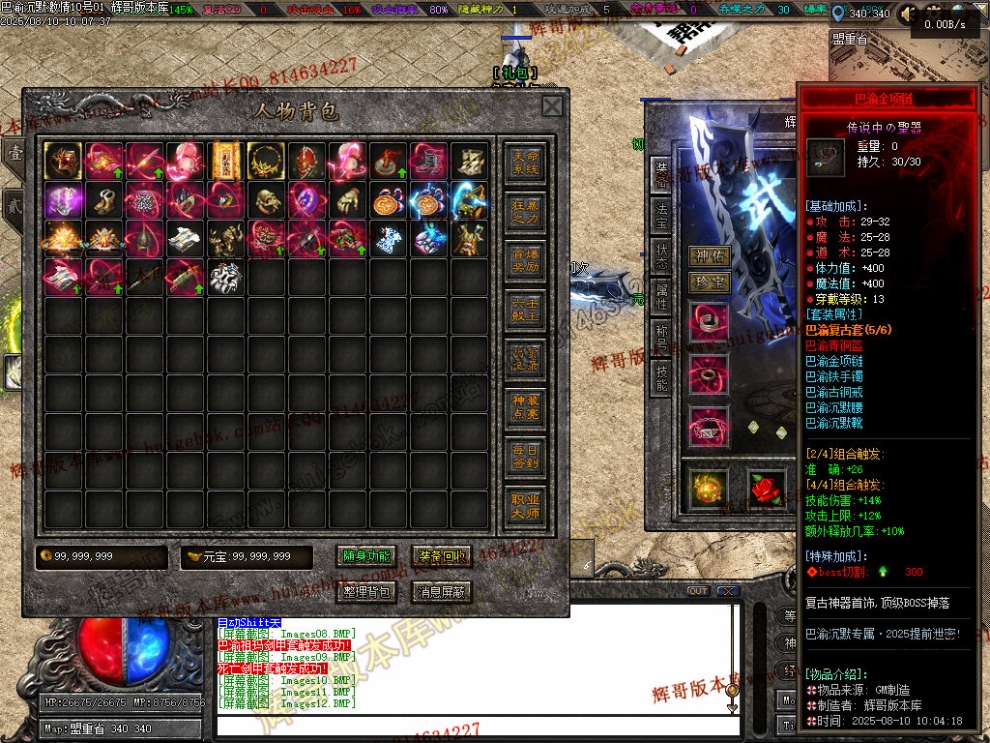Open the 神装点亮 side button
Viewport: 990px width, 743px height.
tap(525, 405)
